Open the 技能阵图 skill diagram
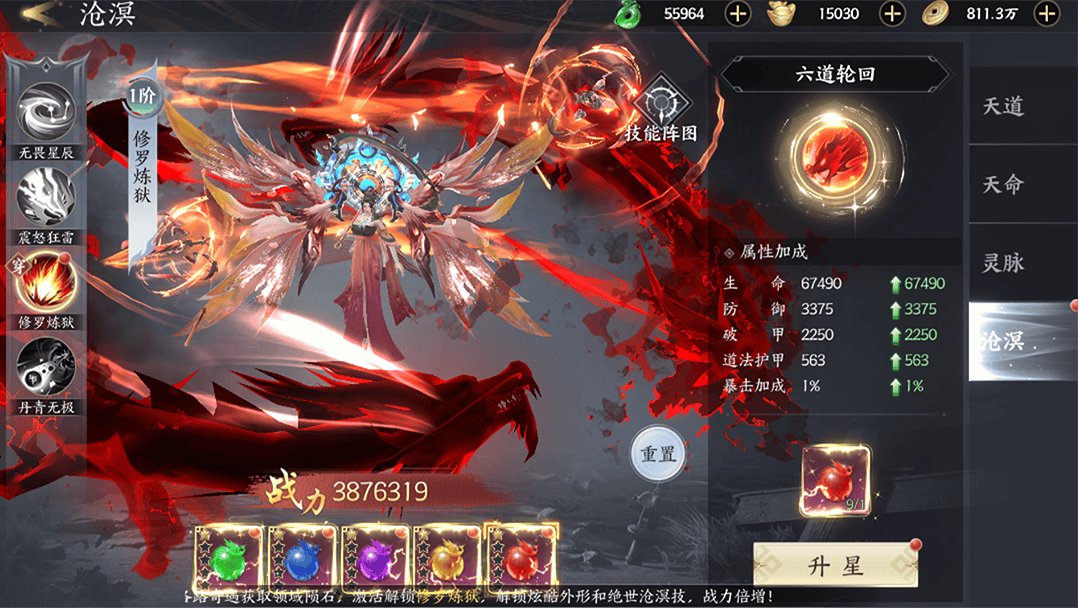The image size is (1080, 608). (661, 106)
